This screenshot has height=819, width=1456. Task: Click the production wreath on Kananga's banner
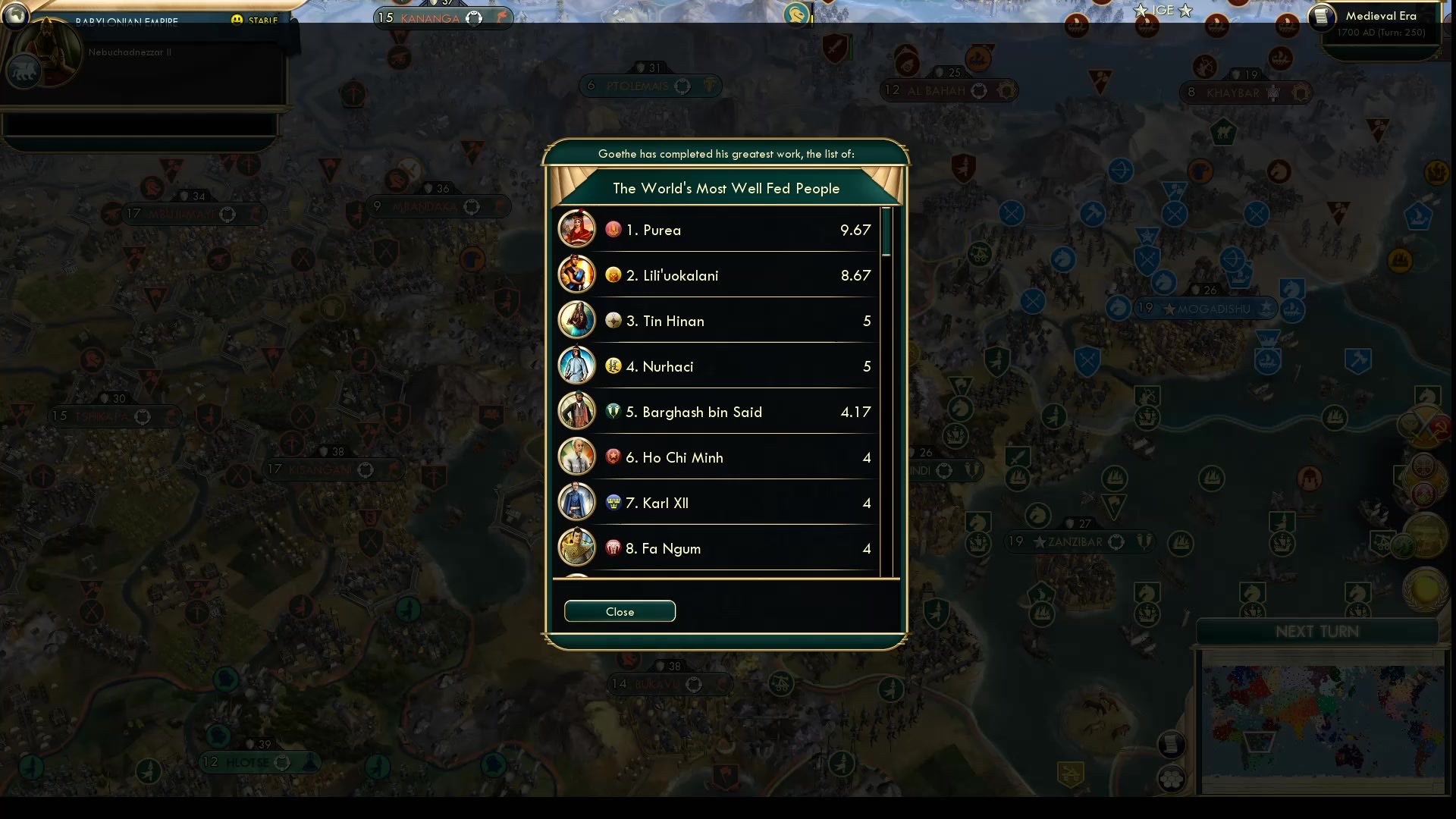point(474,17)
